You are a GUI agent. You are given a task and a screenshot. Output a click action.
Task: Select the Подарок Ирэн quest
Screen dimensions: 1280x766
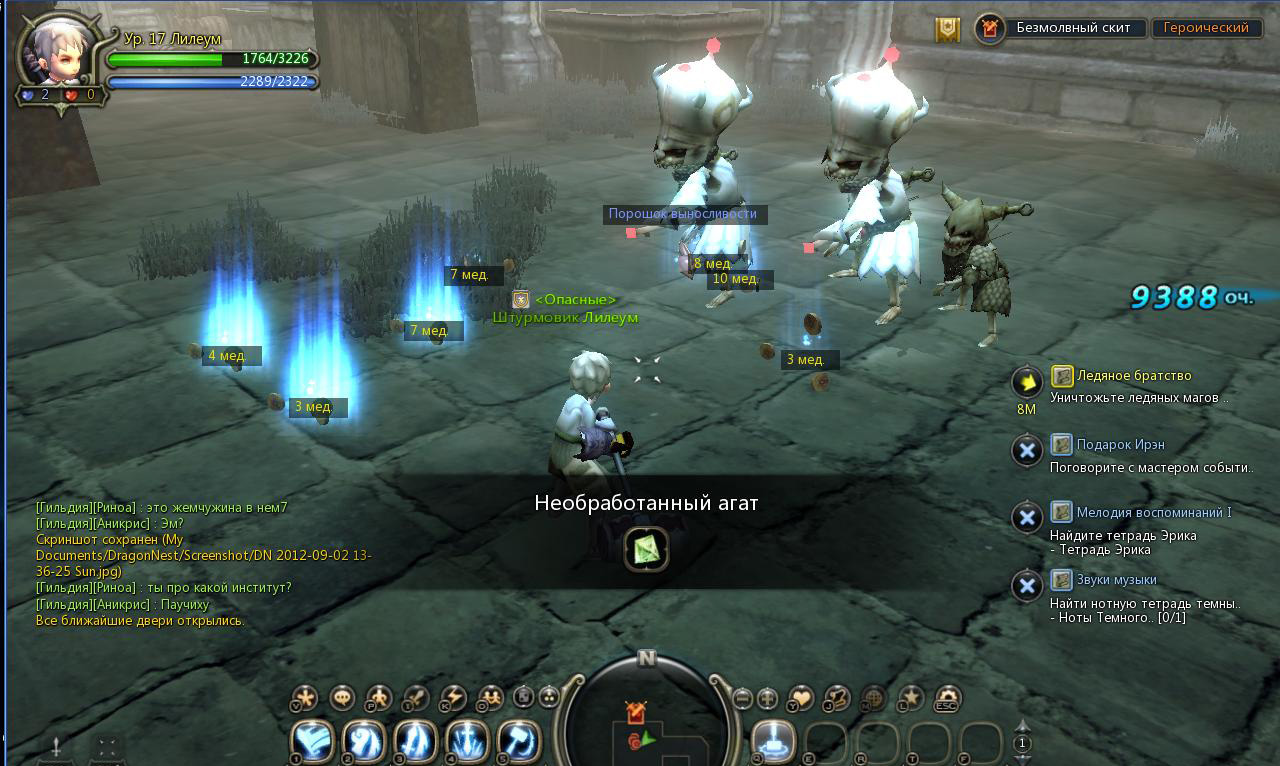pos(1120,444)
